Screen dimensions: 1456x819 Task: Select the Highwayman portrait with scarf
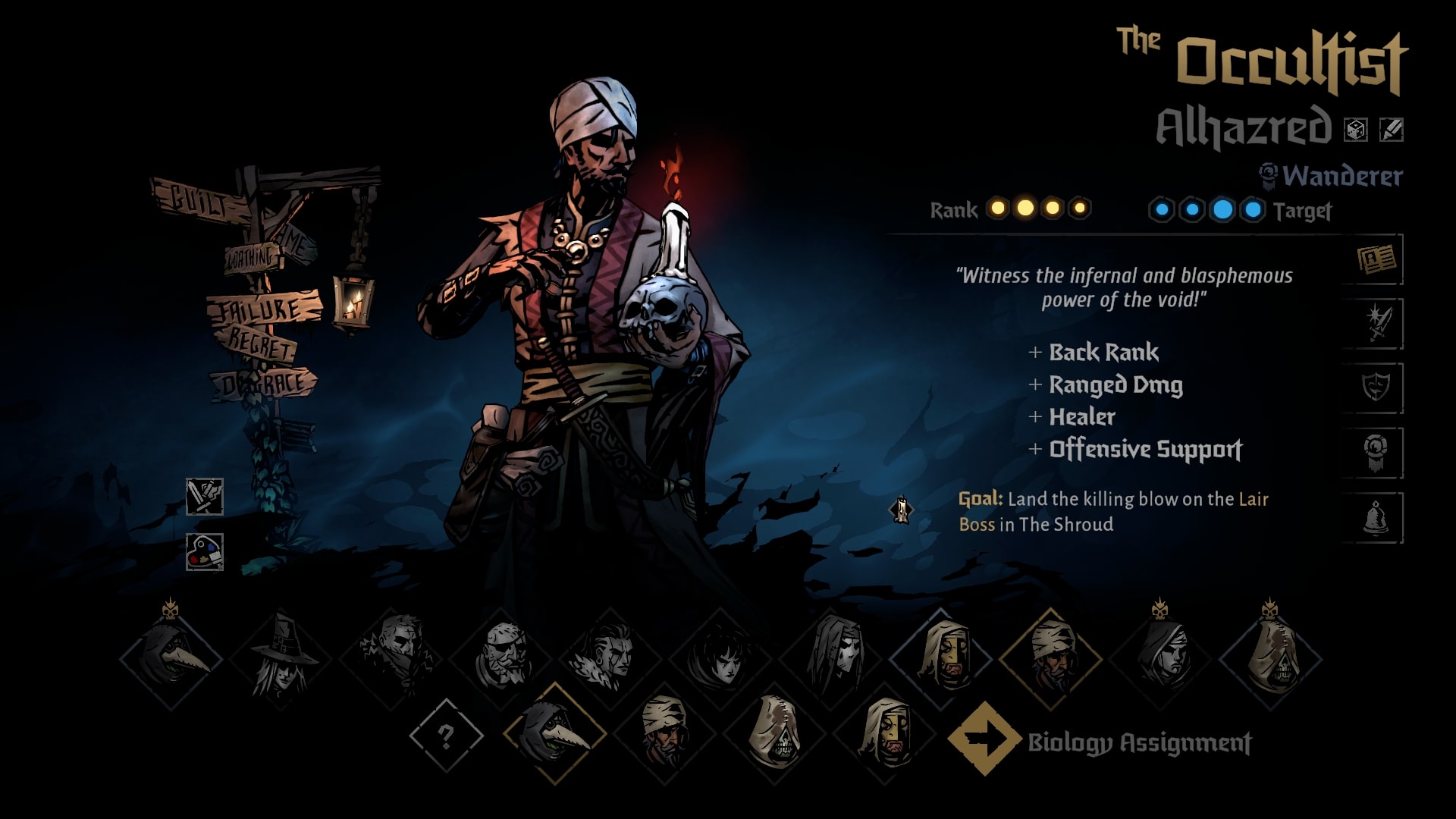pyautogui.click(x=391, y=657)
